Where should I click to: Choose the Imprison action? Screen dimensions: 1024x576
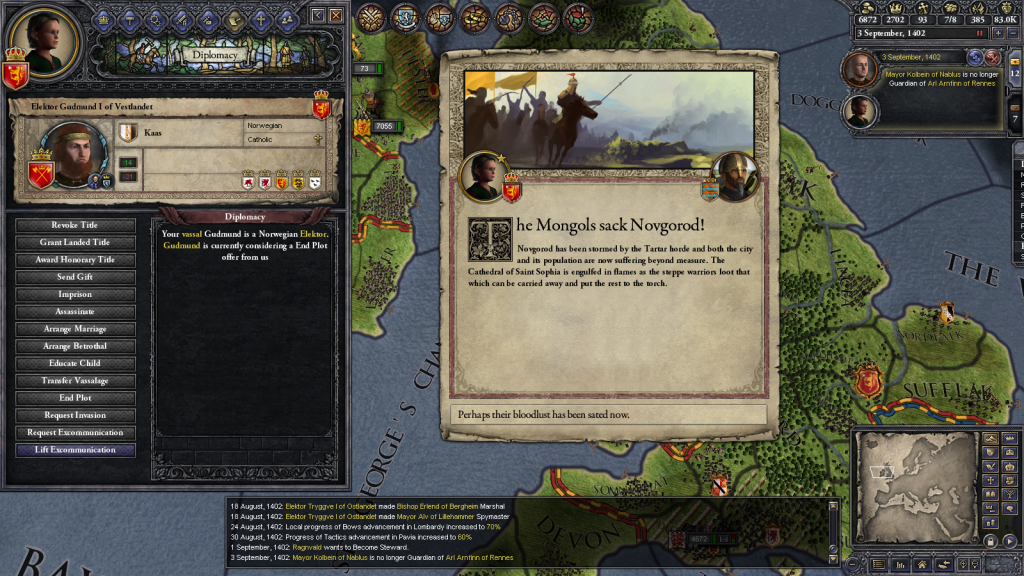tap(75, 294)
